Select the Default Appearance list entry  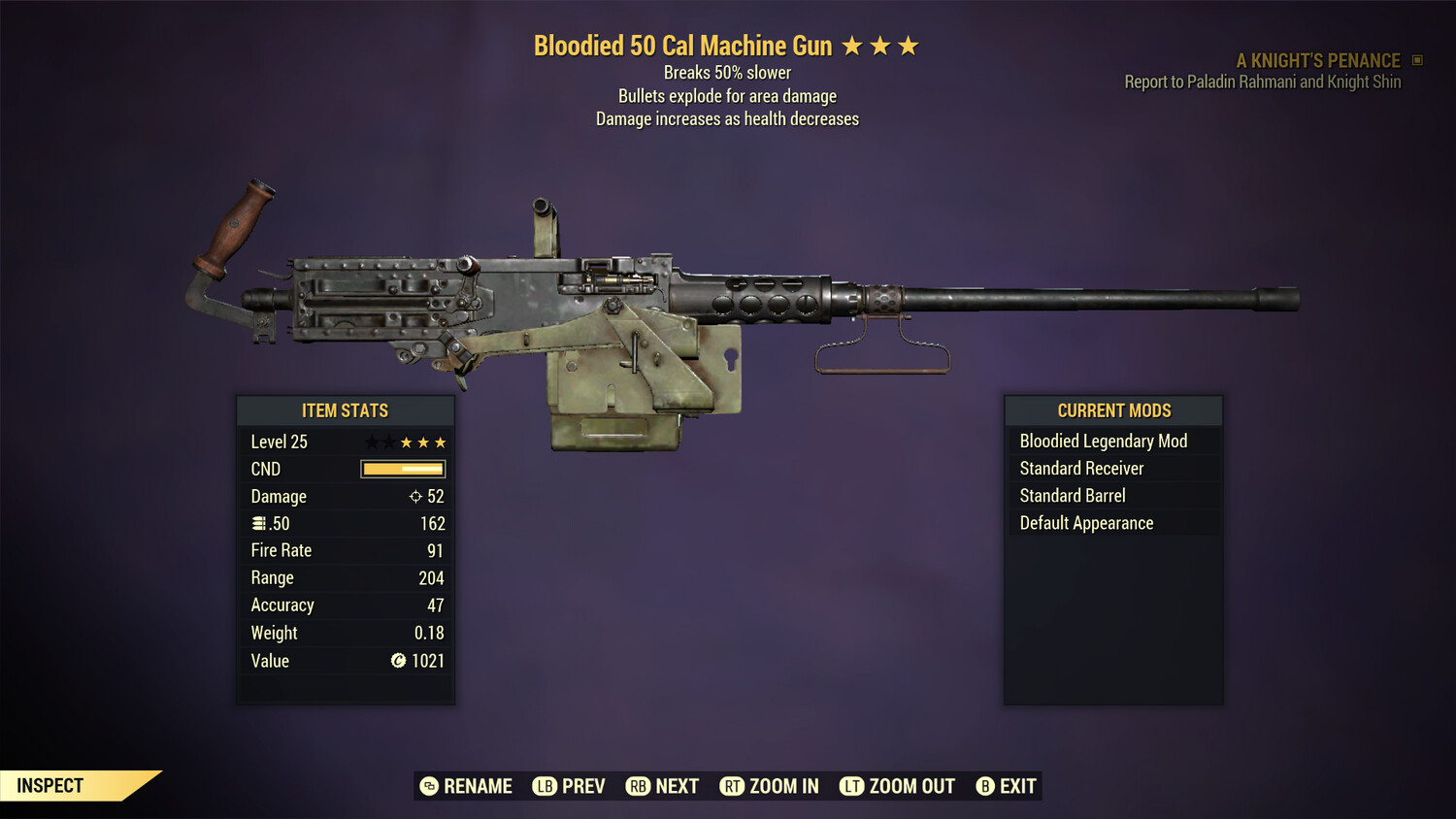(1085, 522)
